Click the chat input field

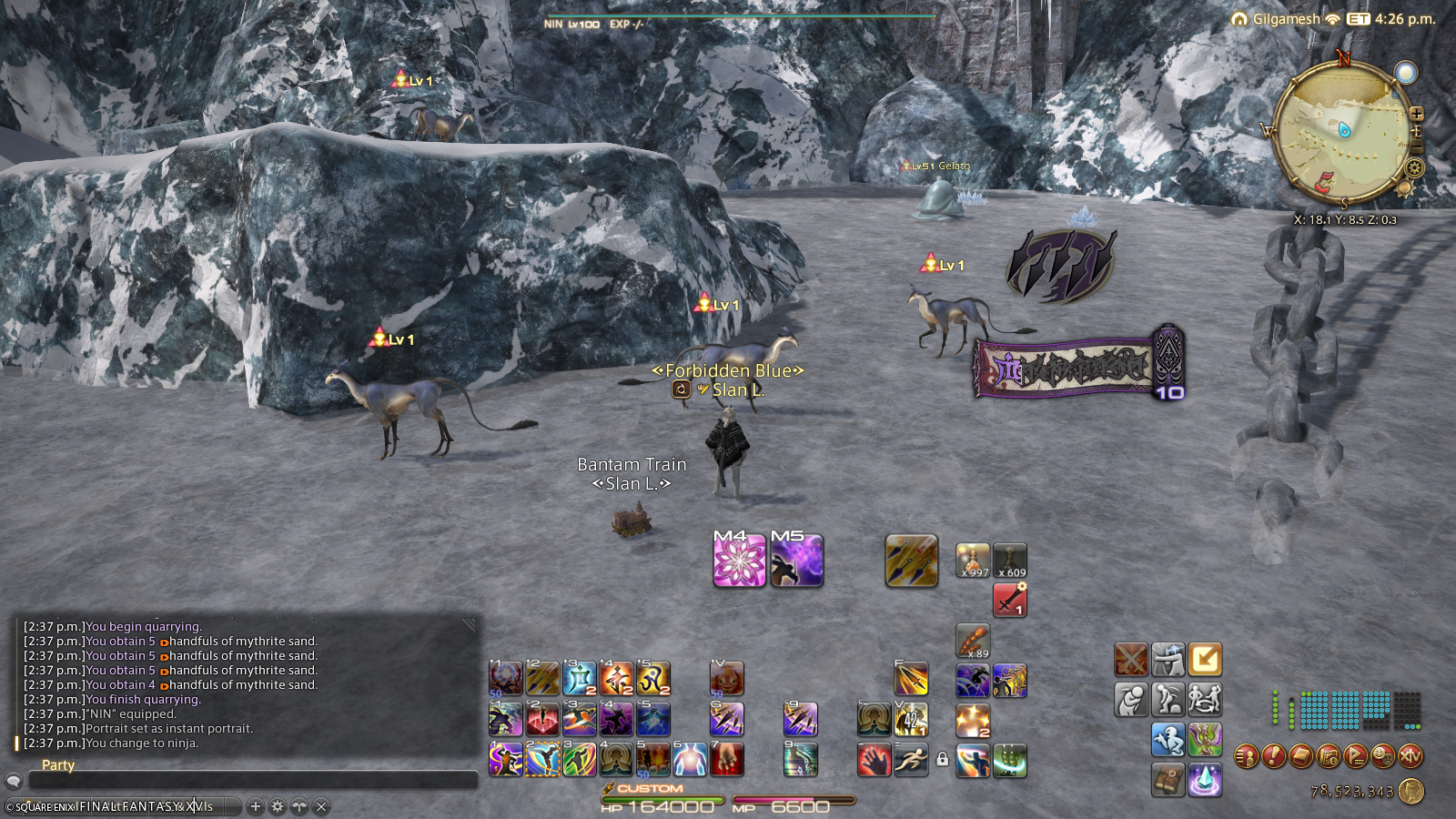[253, 781]
